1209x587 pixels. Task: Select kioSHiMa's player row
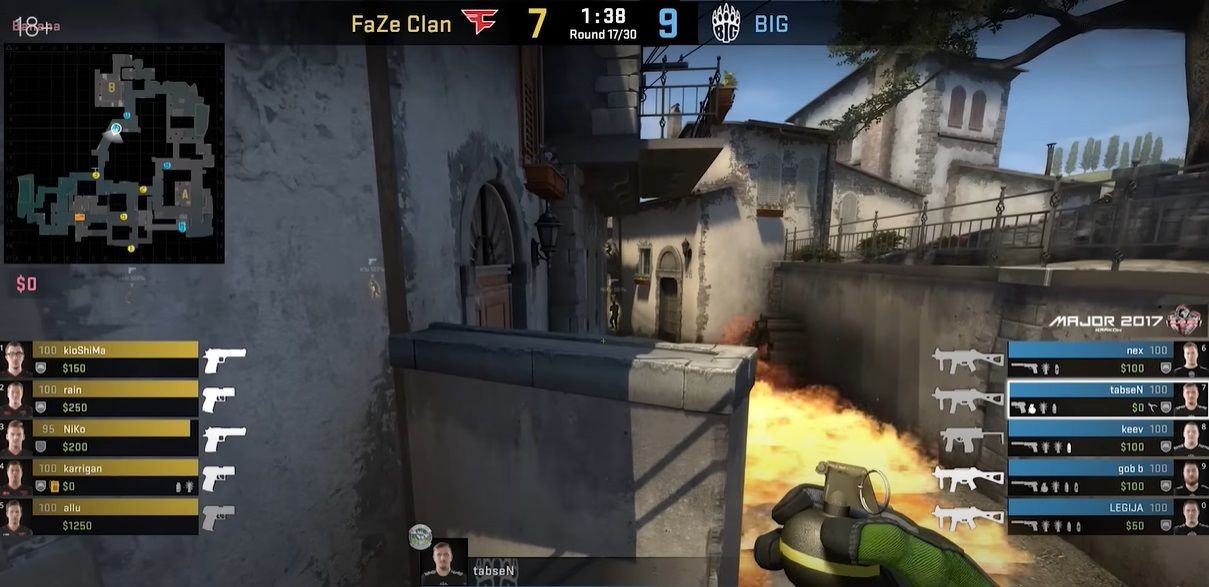coord(101,359)
